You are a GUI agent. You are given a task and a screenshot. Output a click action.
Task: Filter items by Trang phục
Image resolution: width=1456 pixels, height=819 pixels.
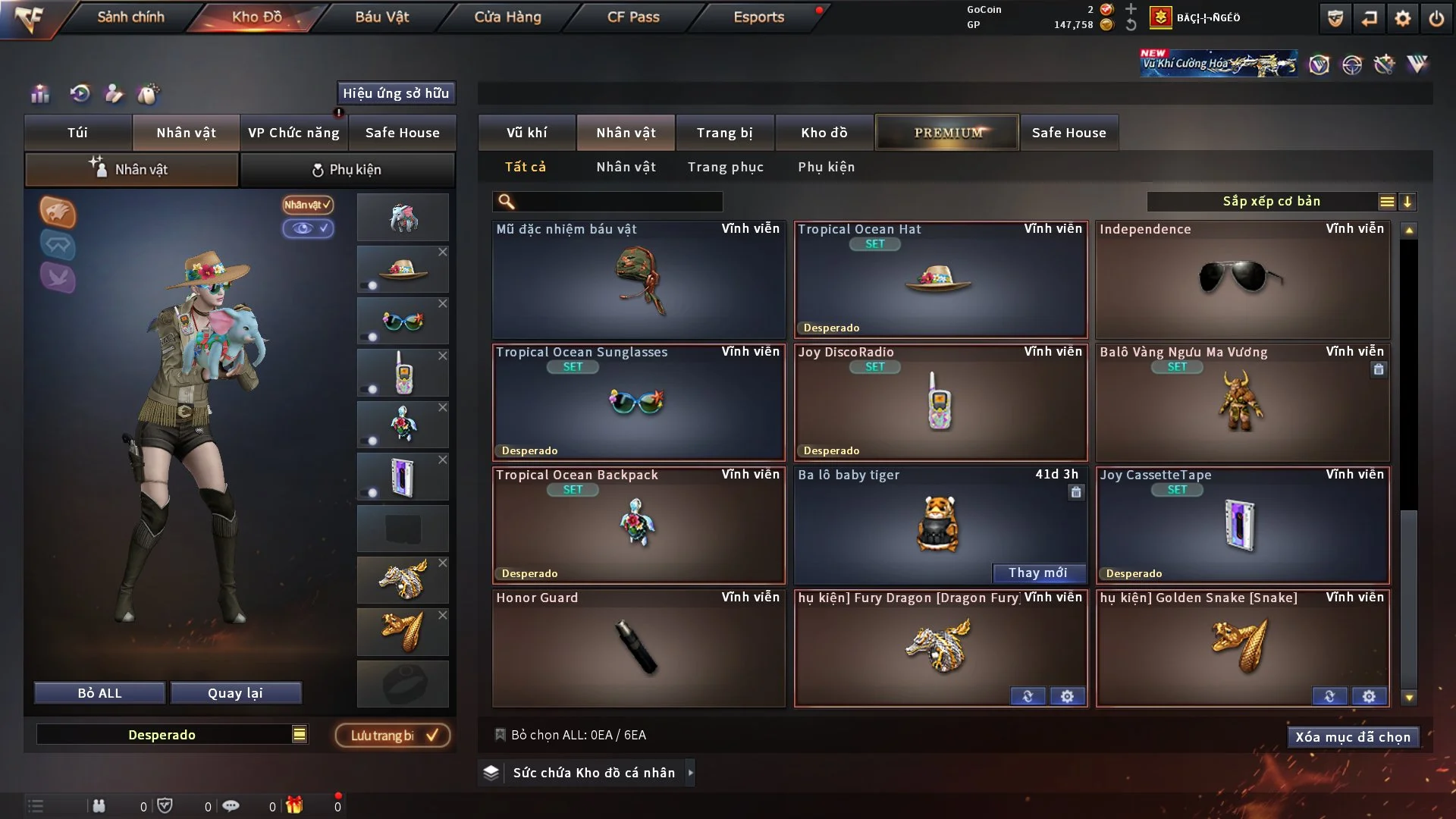725,167
